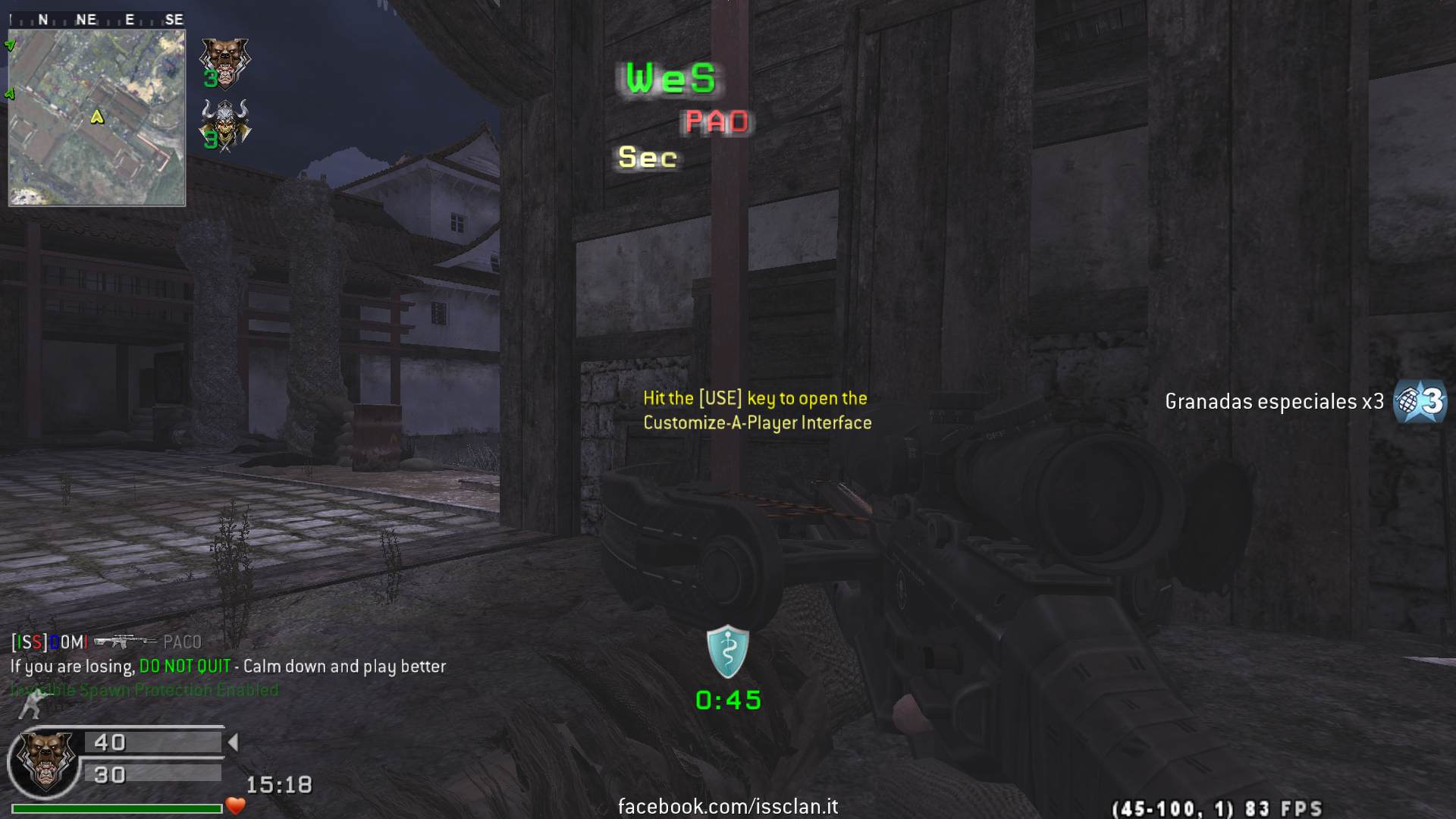Click the satellite minimap
Image resolution: width=1456 pixels, height=819 pixels.
97,118
